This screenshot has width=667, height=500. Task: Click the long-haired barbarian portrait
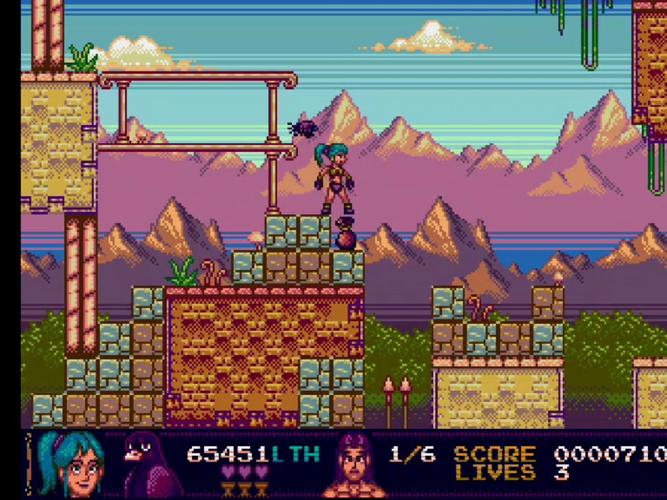click(357, 466)
